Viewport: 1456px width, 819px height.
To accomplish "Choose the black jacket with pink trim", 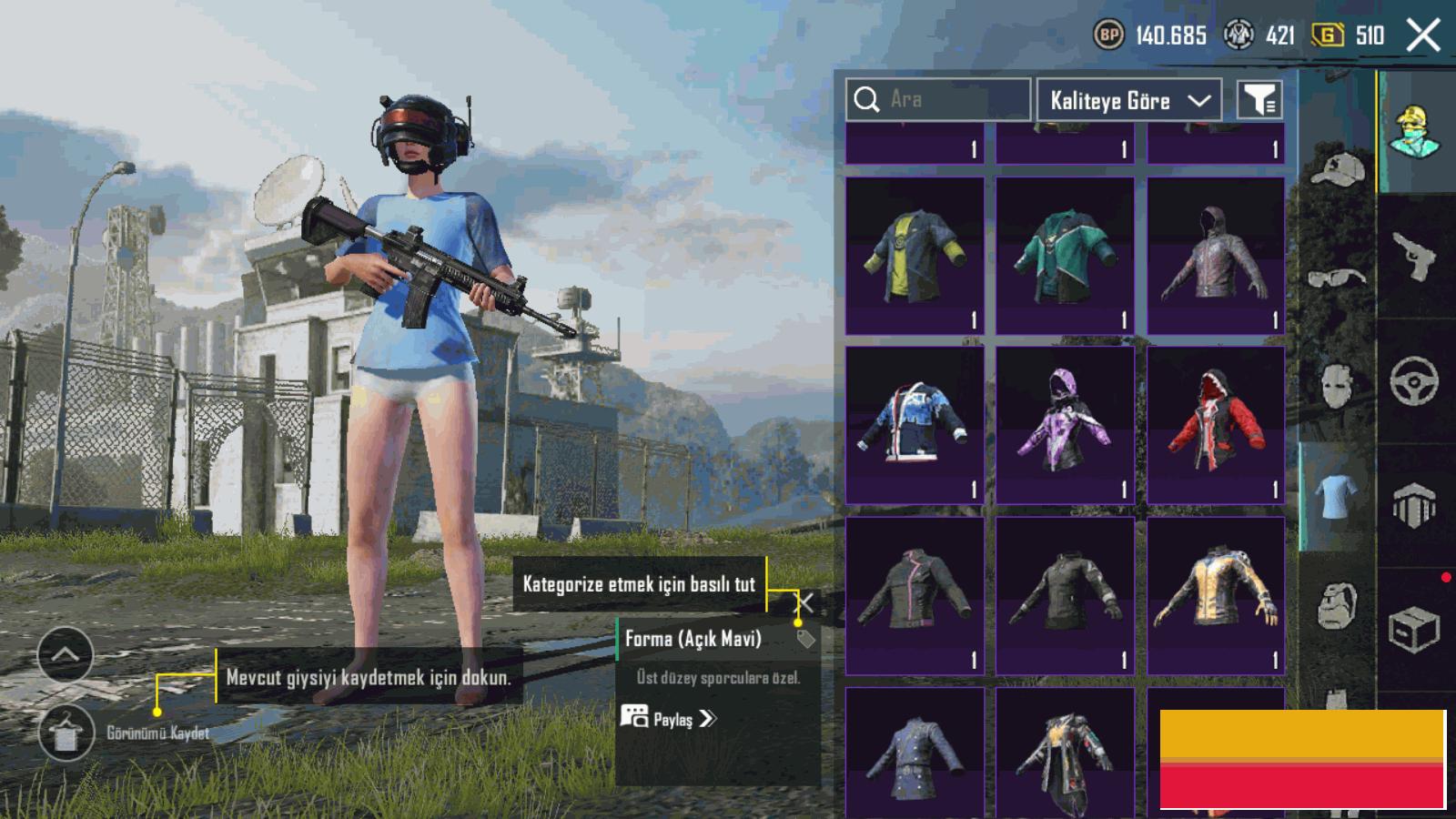I will coord(915,595).
